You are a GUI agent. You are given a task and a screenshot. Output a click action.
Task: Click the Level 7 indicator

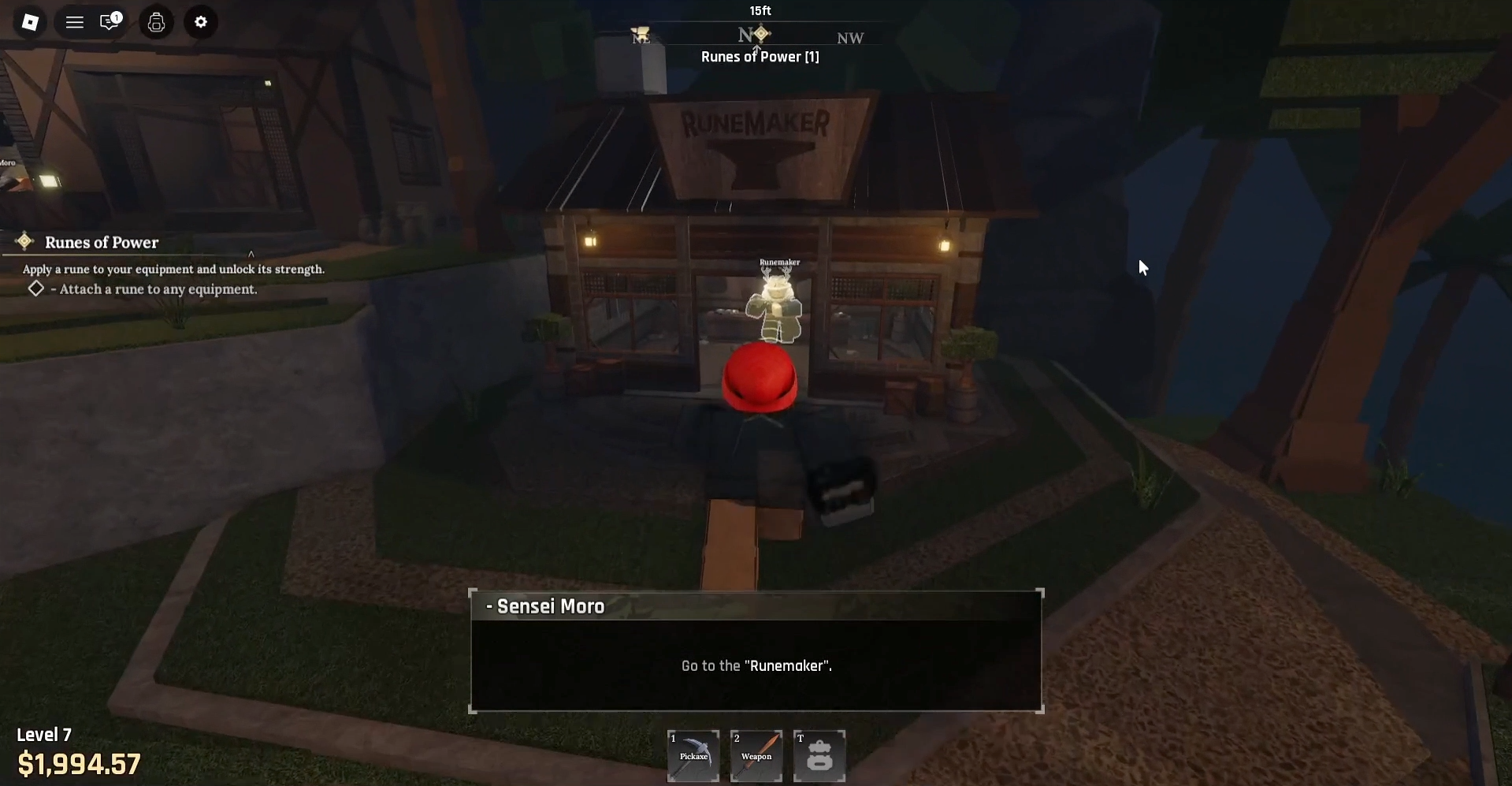coord(44,734)
